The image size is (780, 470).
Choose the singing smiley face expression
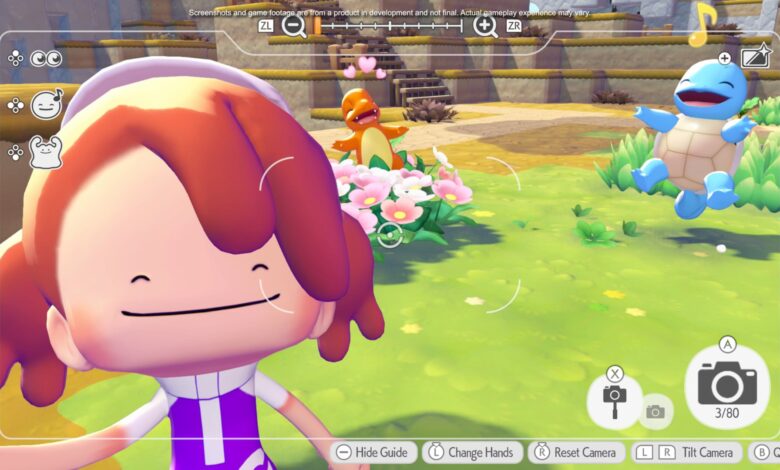coord(46,105)
